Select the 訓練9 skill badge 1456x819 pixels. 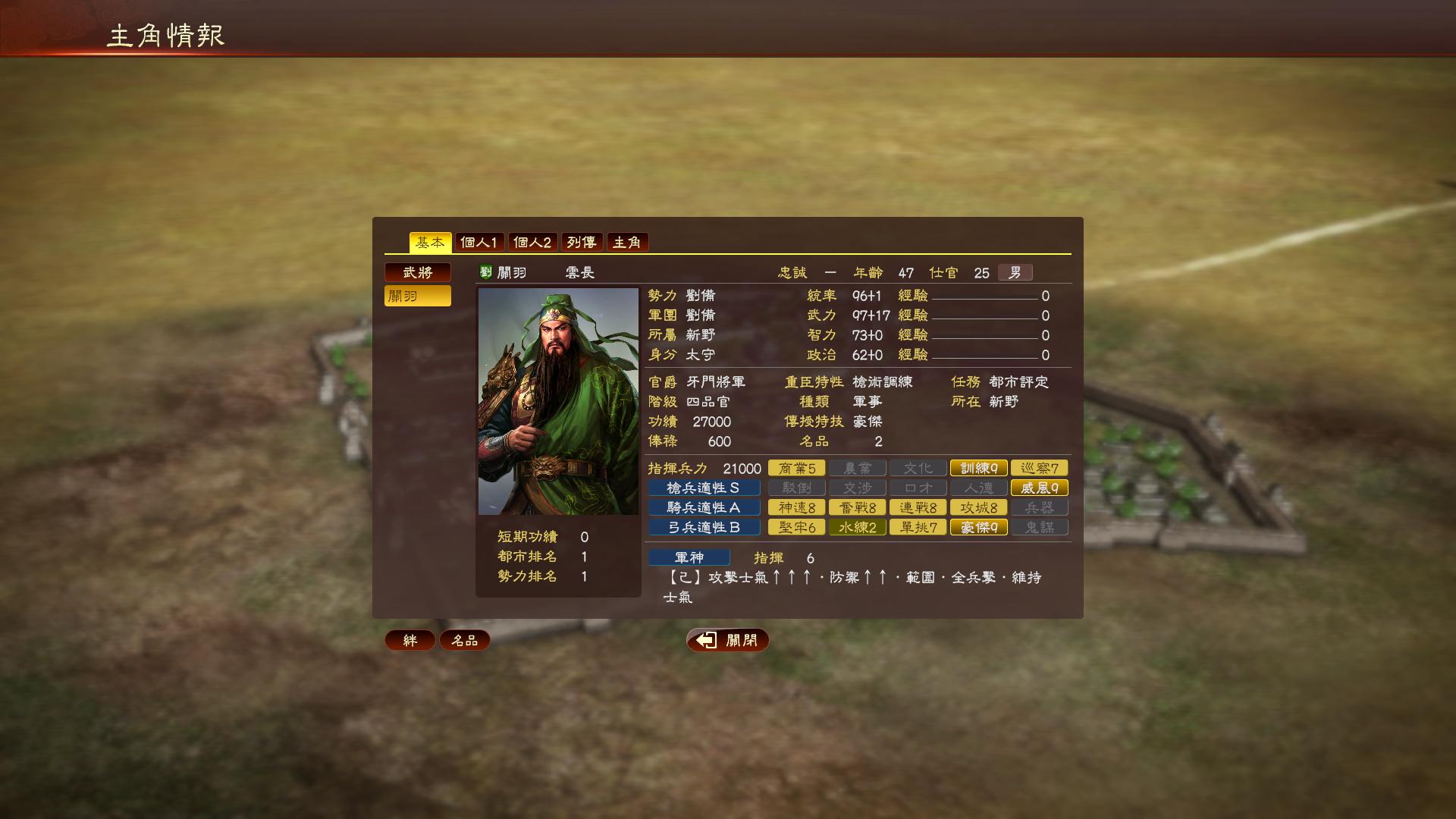pyautogui.click(x=978, y=468)
